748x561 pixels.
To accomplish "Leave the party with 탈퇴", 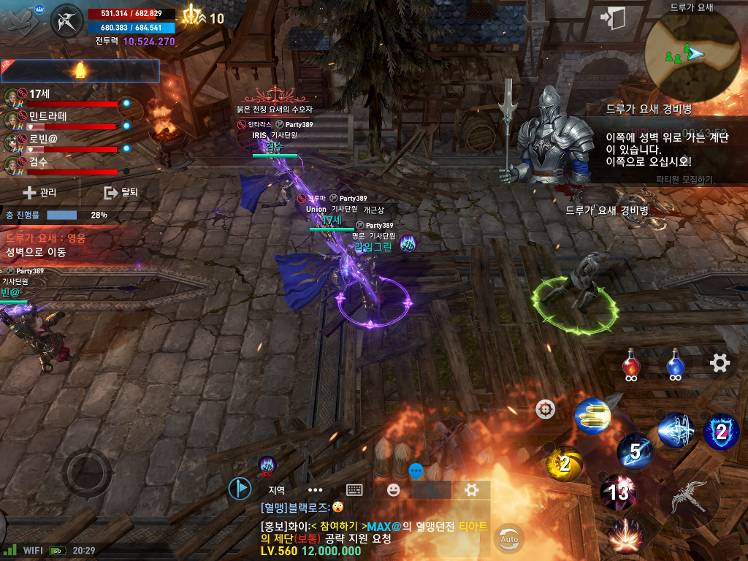I will click(x=121, y=192).
